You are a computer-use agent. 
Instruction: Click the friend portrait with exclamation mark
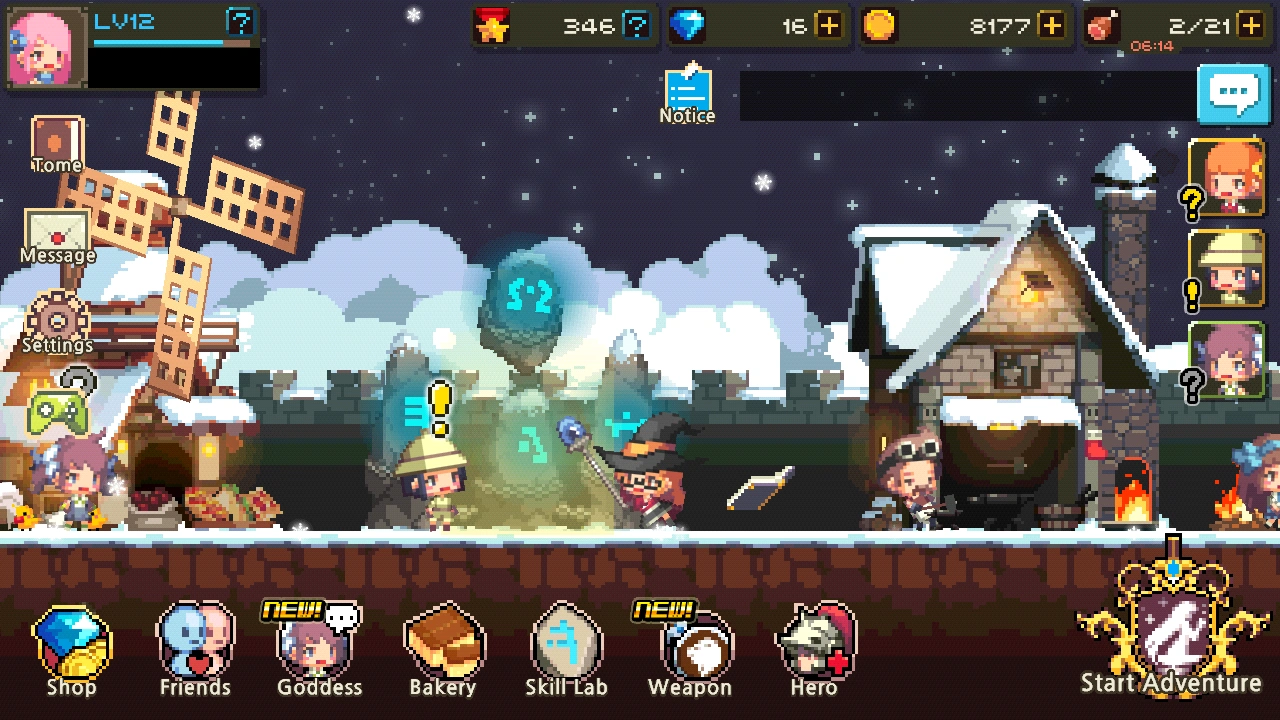click(x=1224, y=270)
